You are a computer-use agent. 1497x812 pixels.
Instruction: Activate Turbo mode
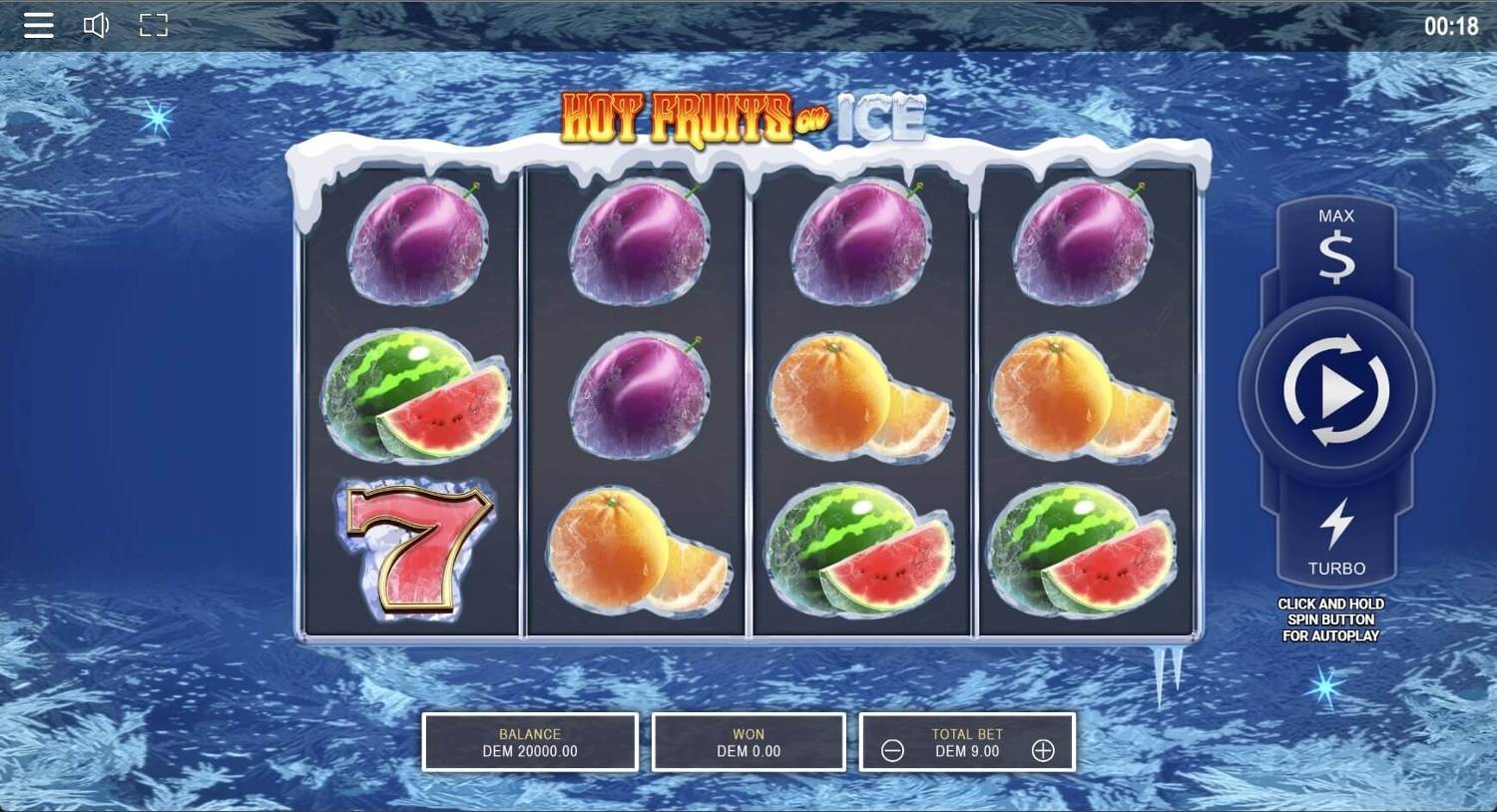click(1336, 537)
